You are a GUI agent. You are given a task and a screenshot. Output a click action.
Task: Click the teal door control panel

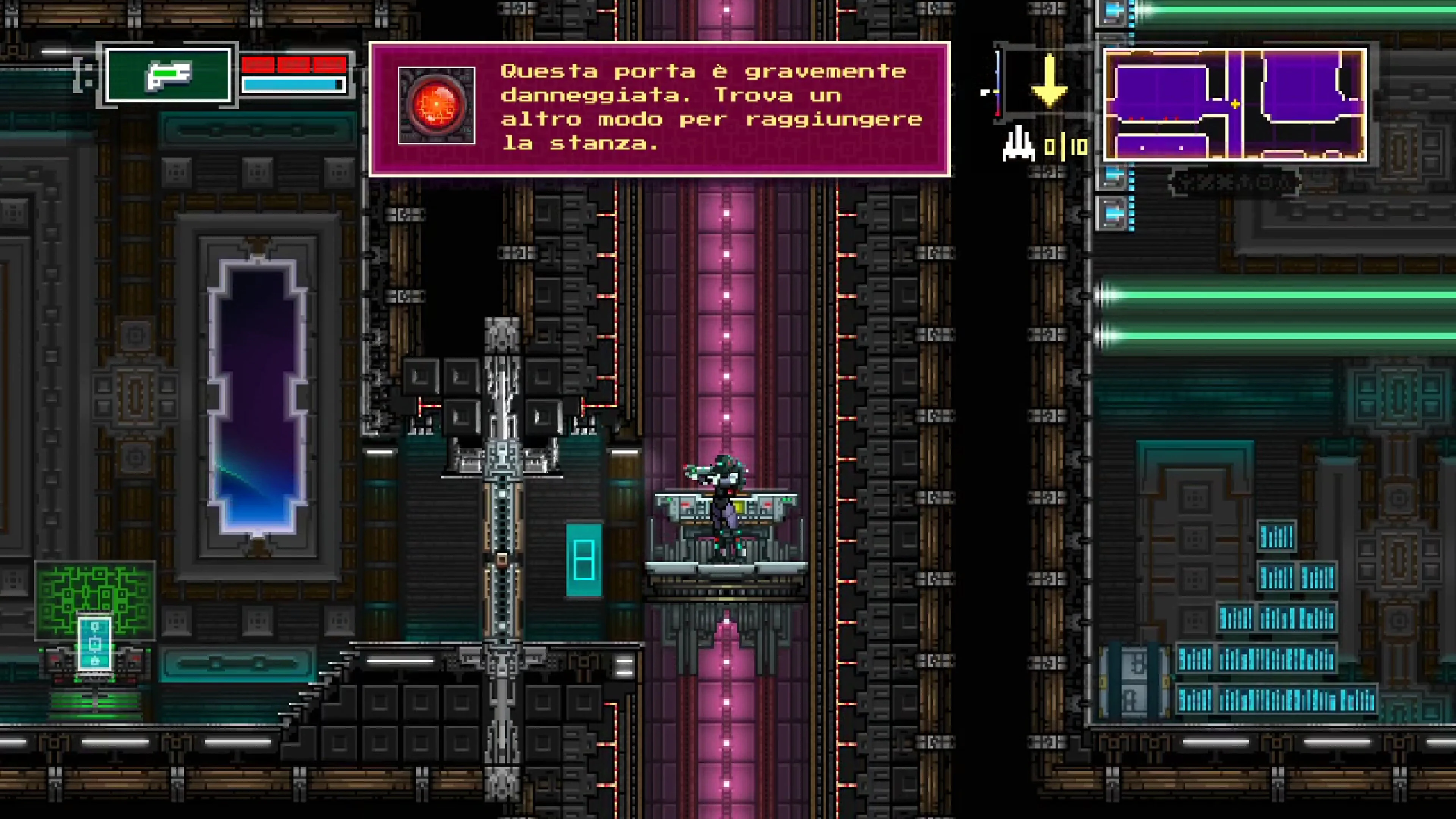[x=584, y=560]
